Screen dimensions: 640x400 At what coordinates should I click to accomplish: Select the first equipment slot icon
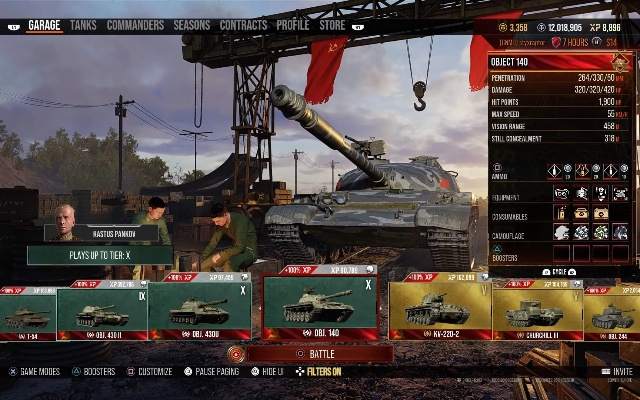(x=560, y=193)
